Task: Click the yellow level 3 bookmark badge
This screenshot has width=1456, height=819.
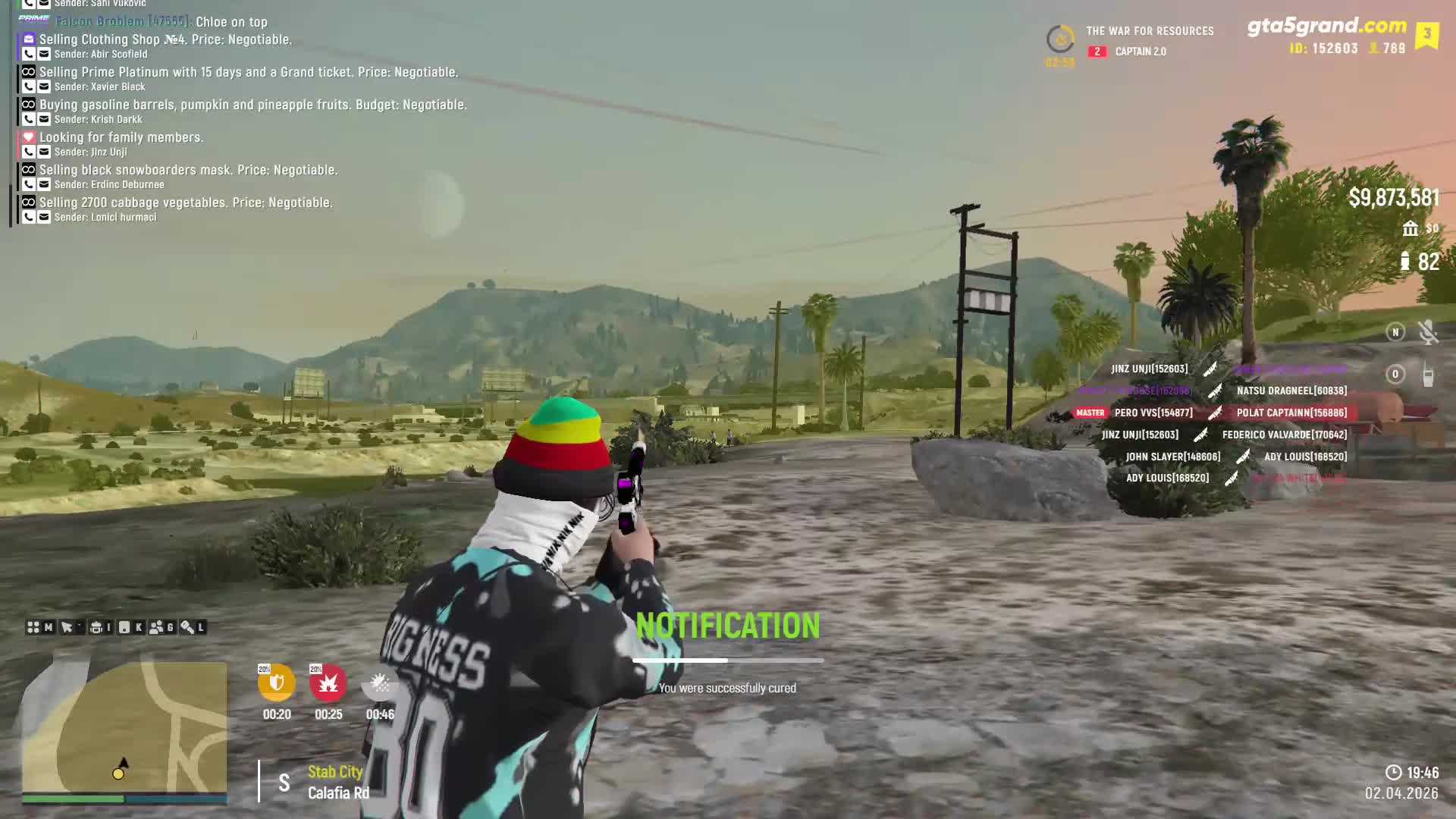Action: pyautogui.click(x=1426, y=35)
